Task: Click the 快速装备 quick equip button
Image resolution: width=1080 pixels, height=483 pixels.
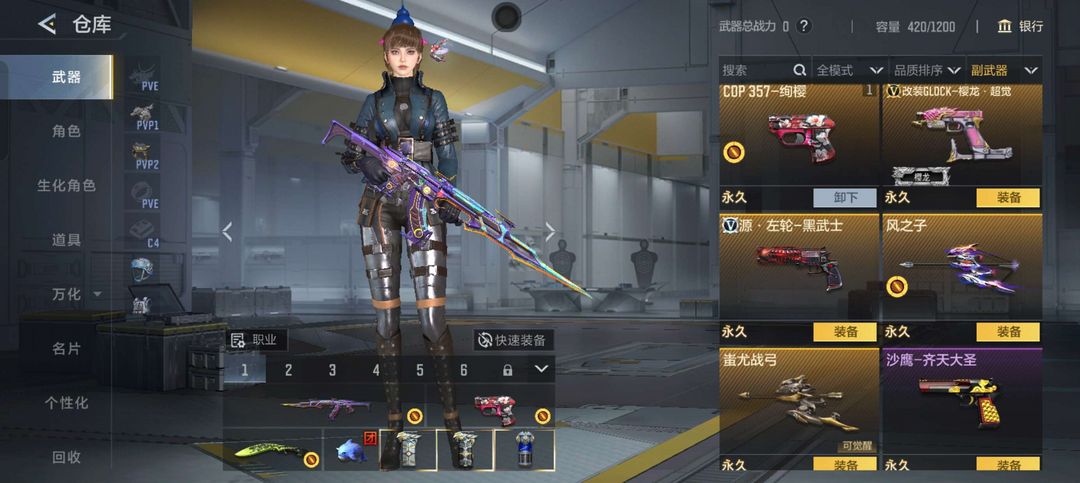Action: (x=513, y=340)
